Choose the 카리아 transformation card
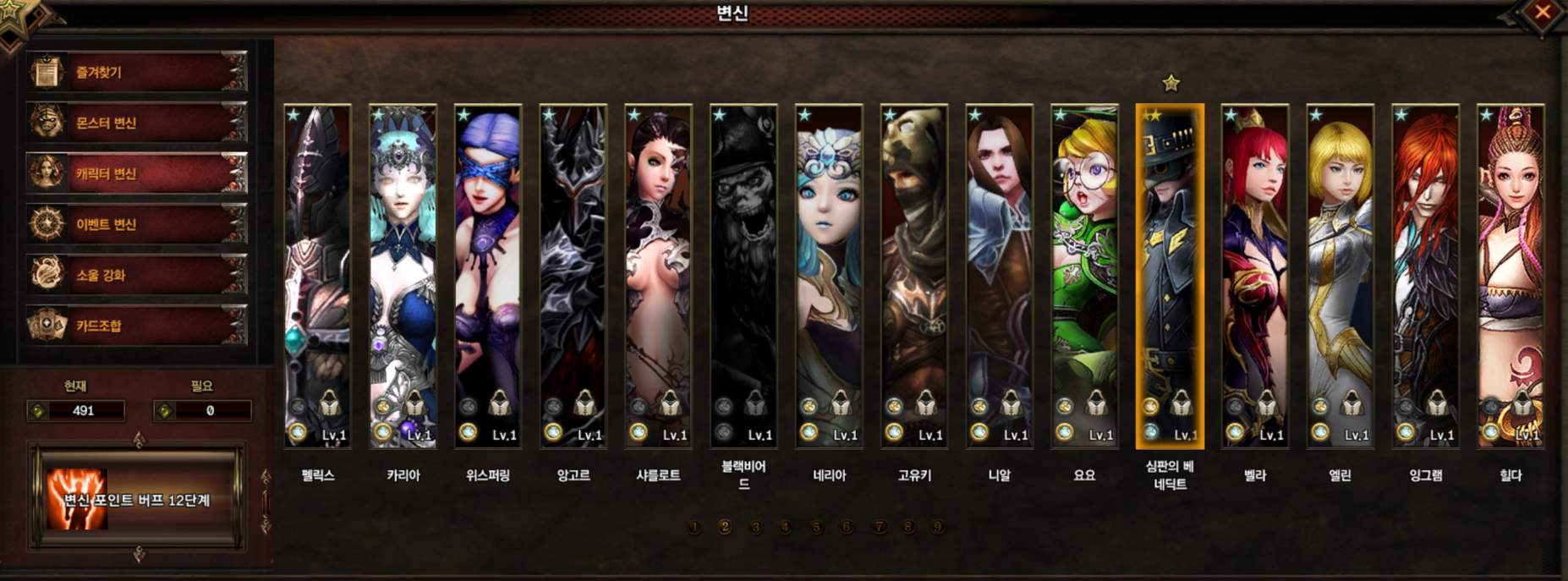Viewport: 1568px width, 581px height. click(x=403, y=276)
